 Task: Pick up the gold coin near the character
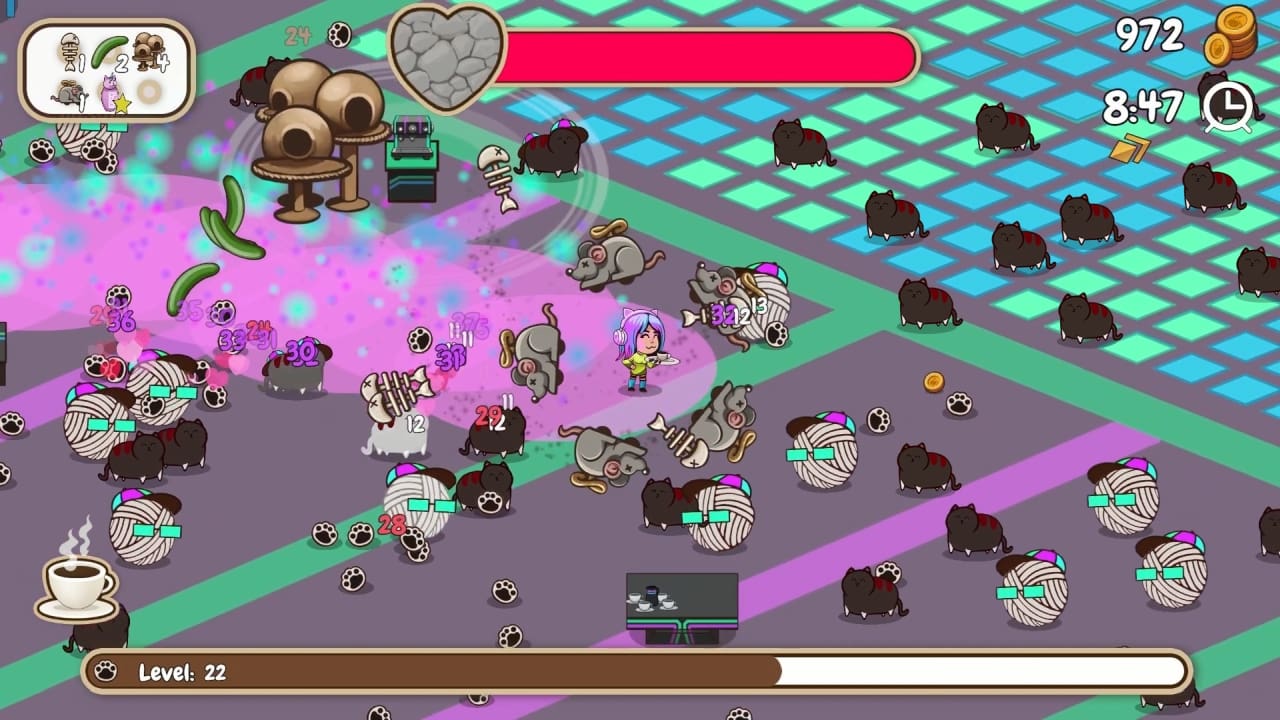tap(934, 381)
